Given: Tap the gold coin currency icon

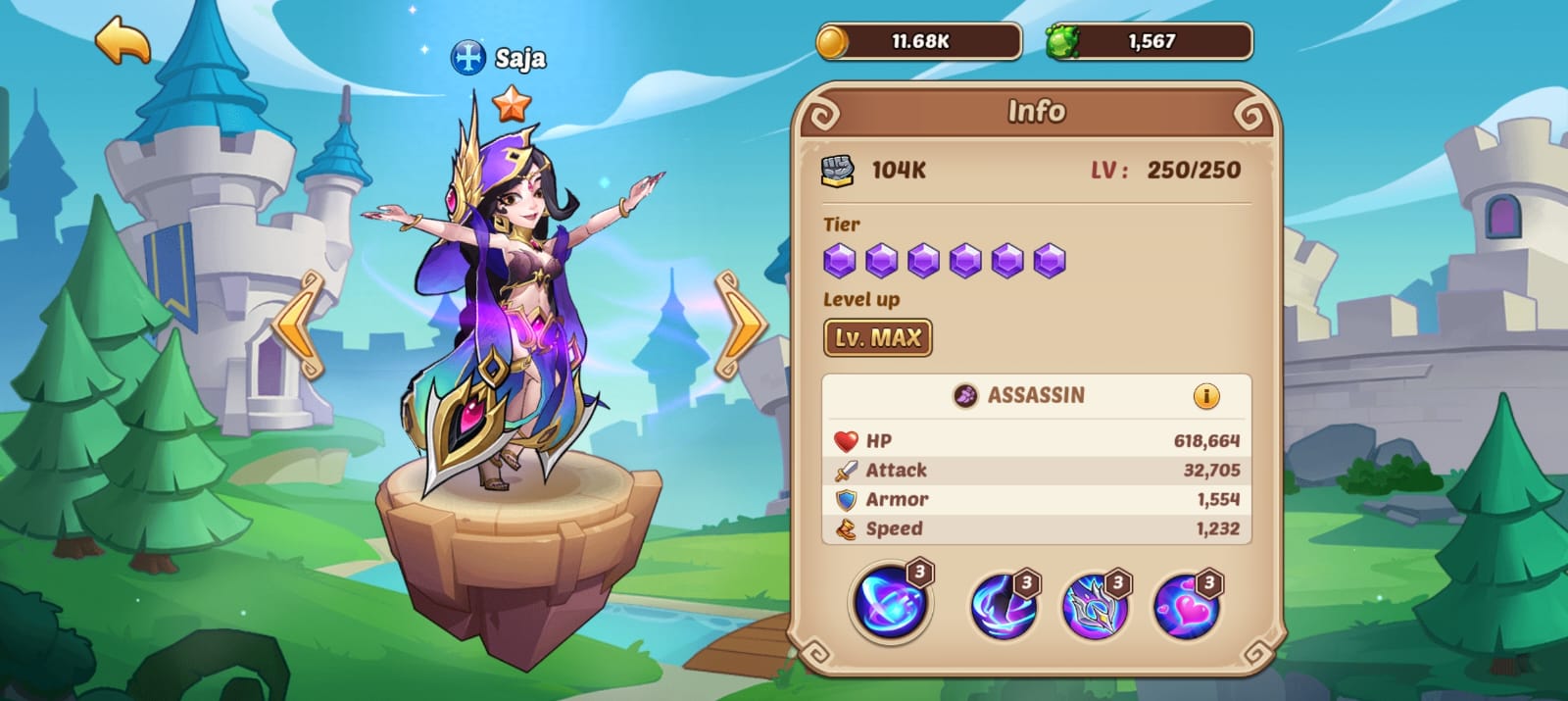Looking at the screenshot, I should [x=833, y=42].
